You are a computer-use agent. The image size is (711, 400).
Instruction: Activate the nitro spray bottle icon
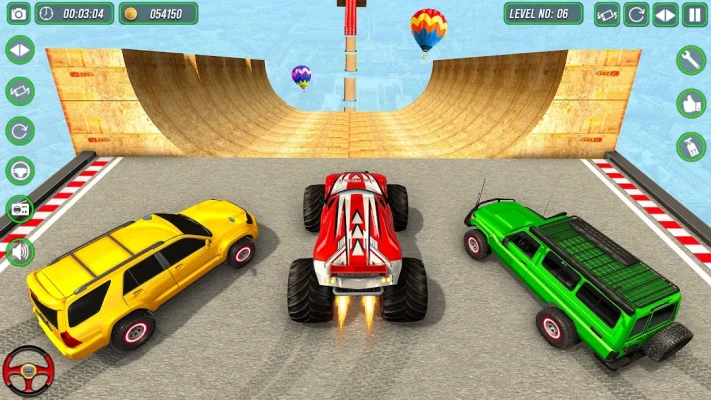691,147
